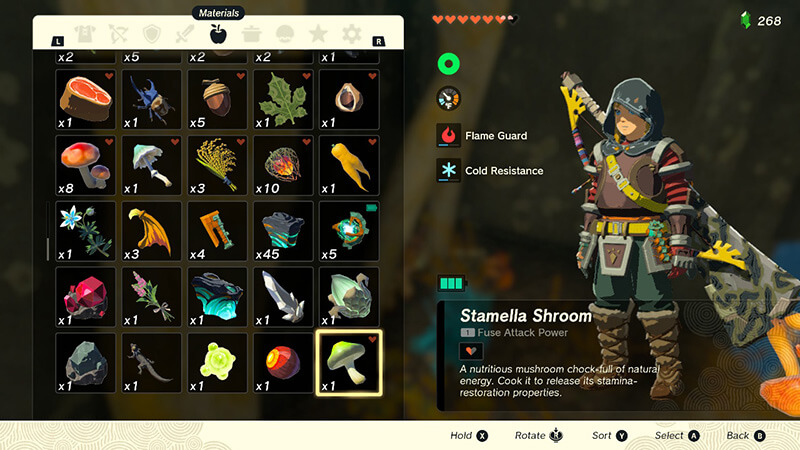Select the golden rice bundle
This screenshot has width=800, height=450.
(217, 164)
